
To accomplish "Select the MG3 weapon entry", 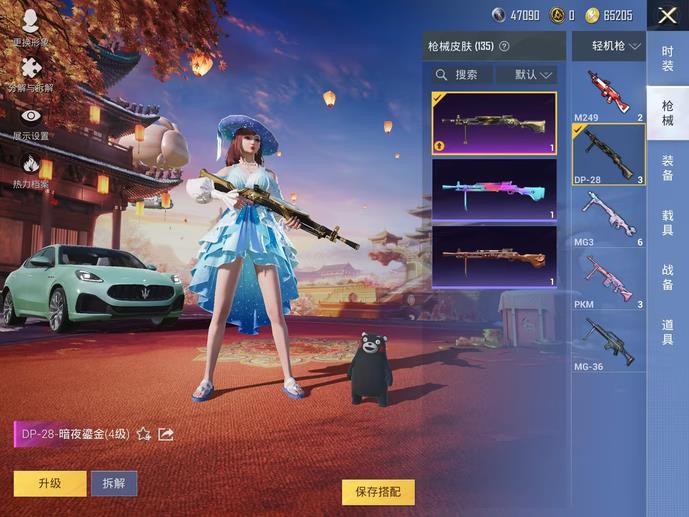I will click(608, 216).
